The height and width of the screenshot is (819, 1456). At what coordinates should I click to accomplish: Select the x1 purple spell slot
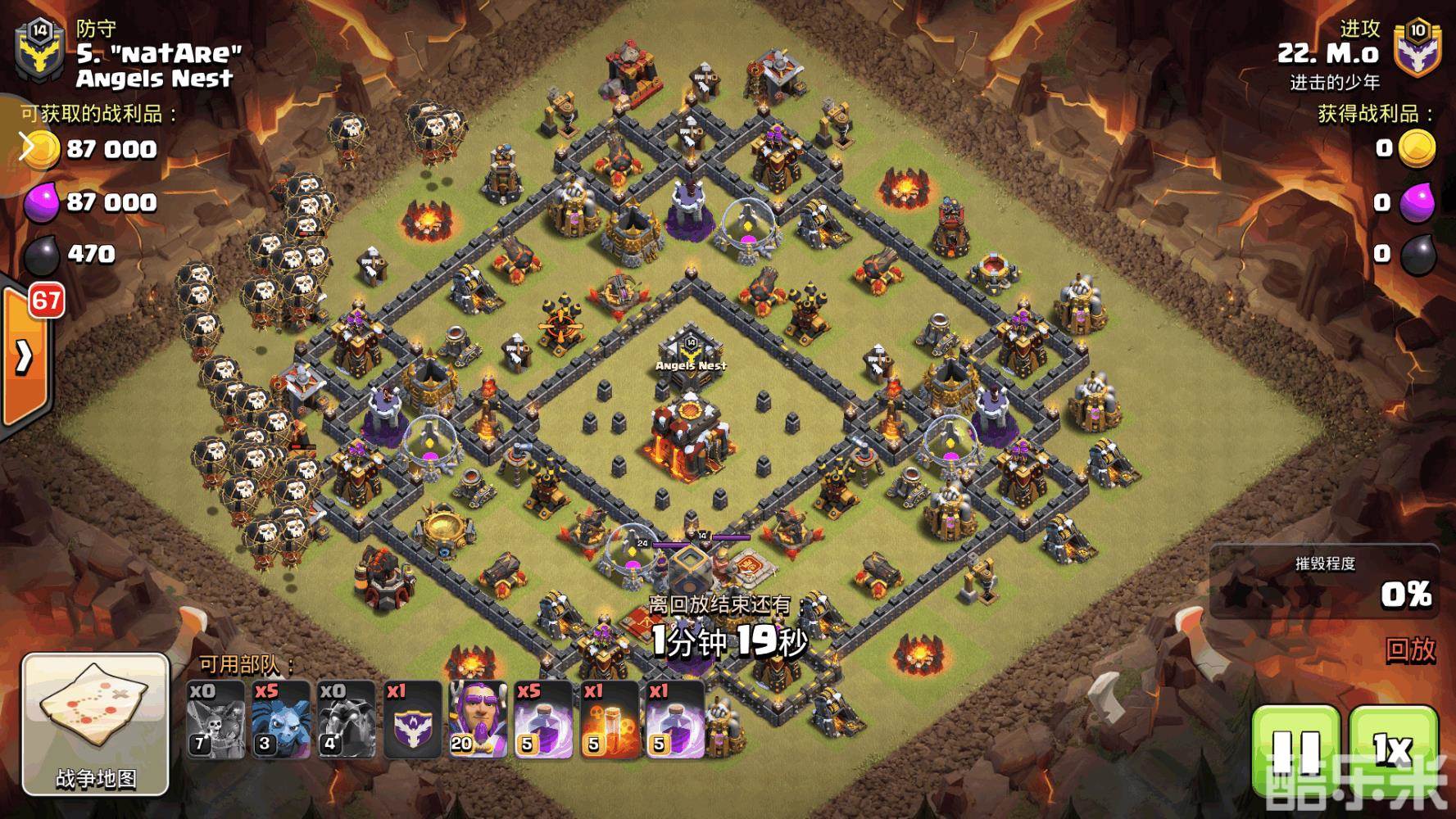[674, 720]
